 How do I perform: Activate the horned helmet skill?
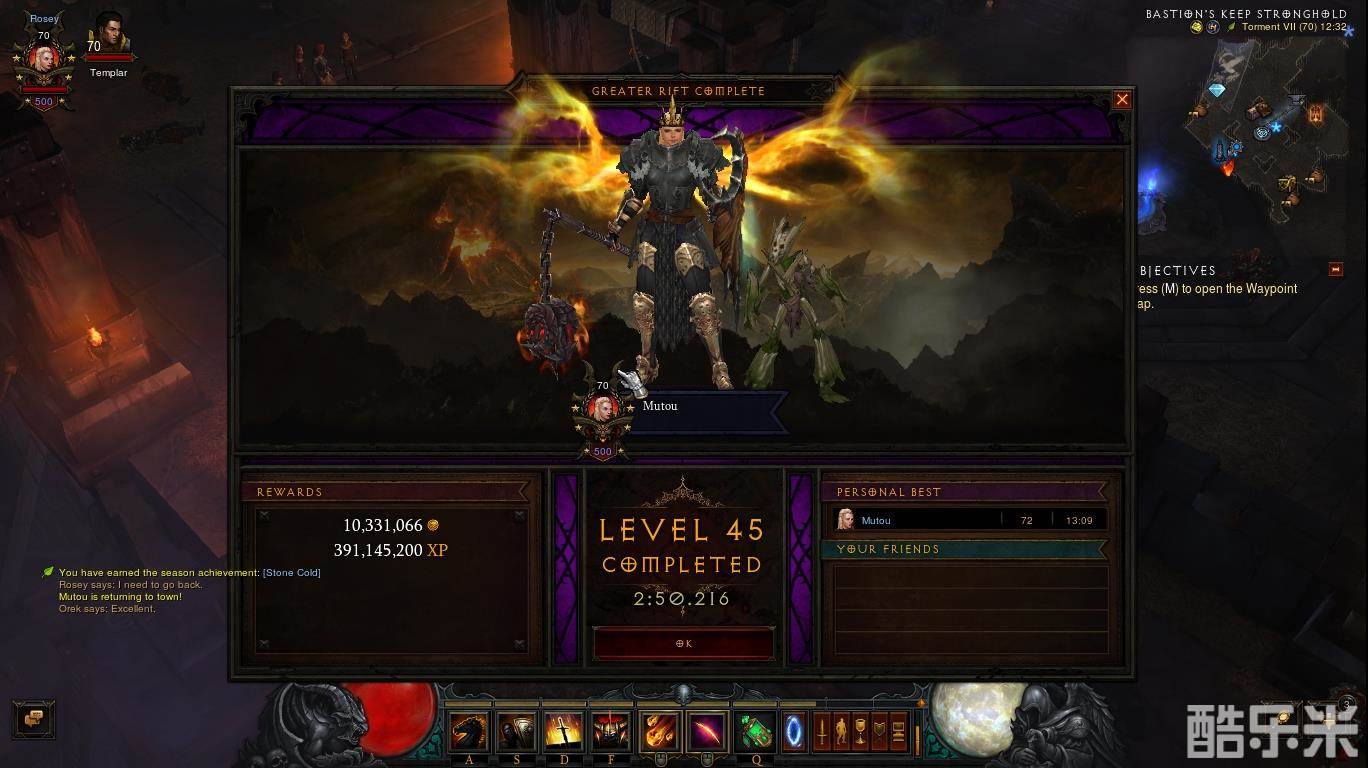point(610,732)
